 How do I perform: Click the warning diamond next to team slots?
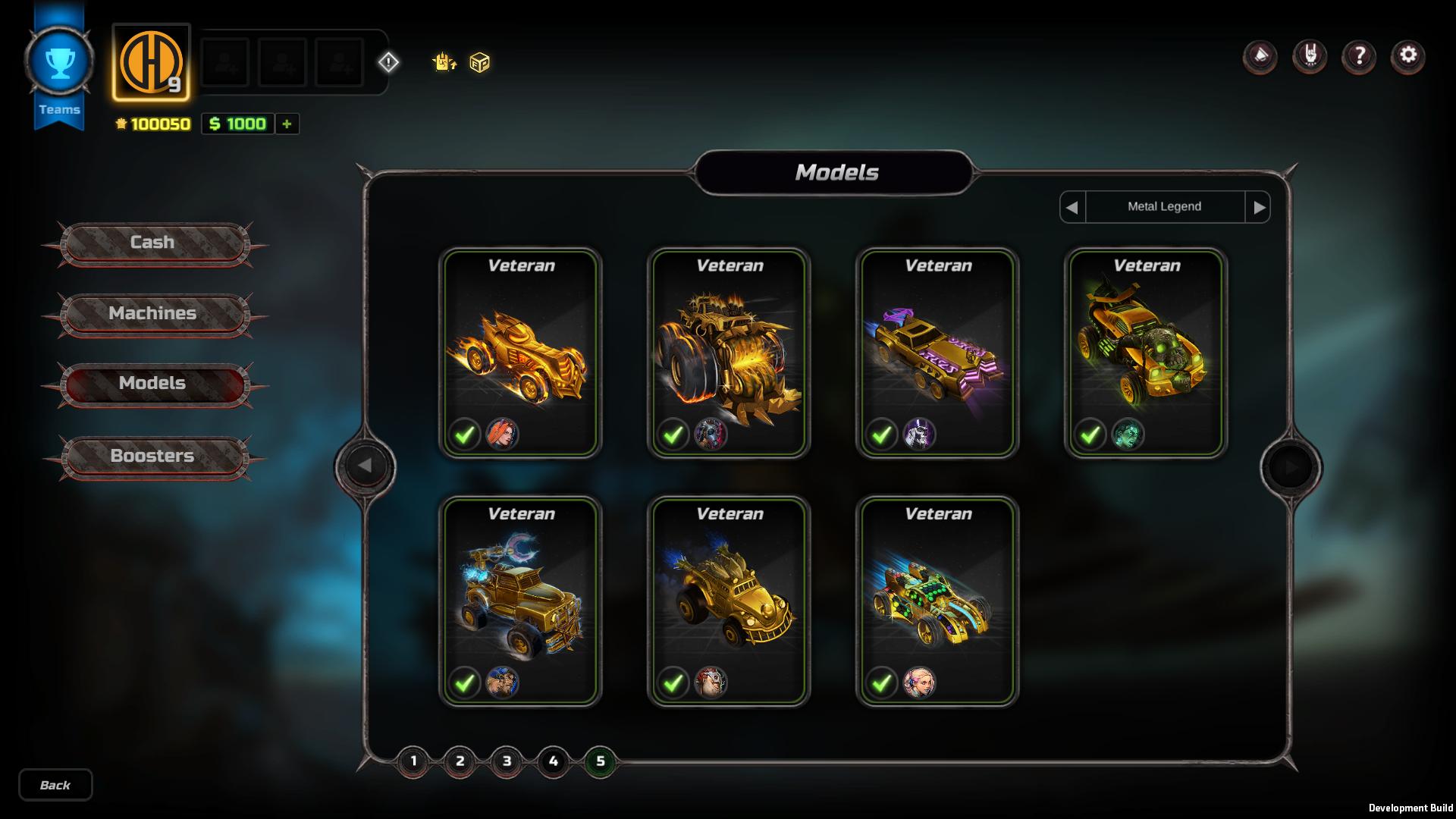click(390, 64)
